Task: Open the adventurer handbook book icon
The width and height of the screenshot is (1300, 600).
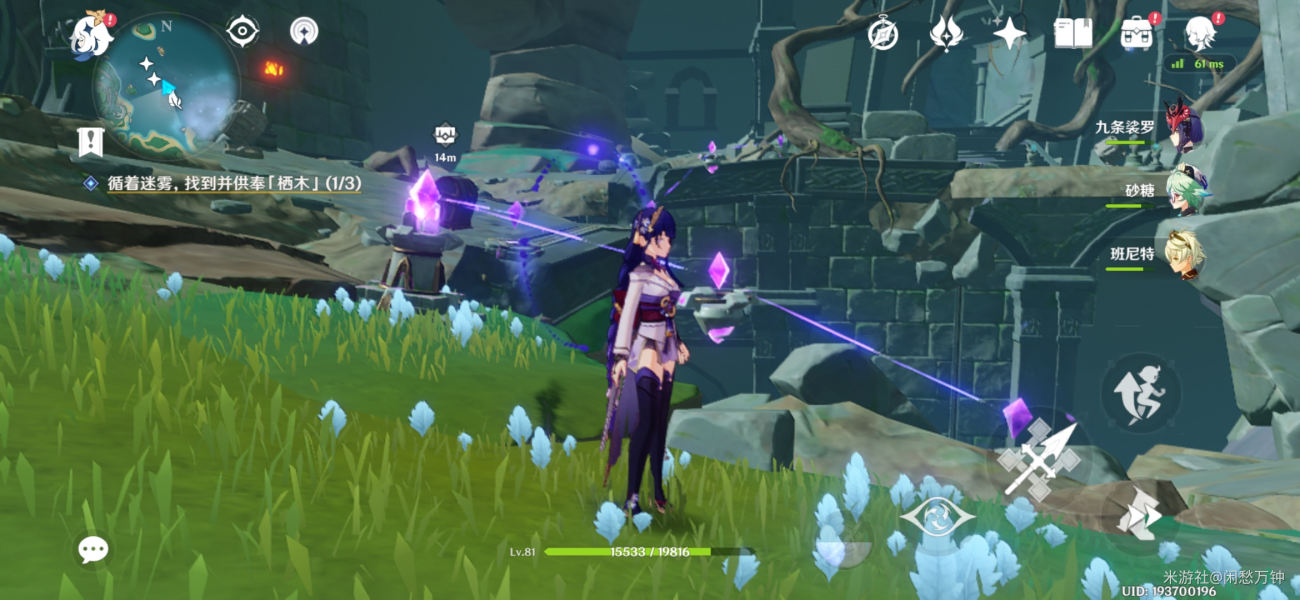Action: coord(1073,34)
